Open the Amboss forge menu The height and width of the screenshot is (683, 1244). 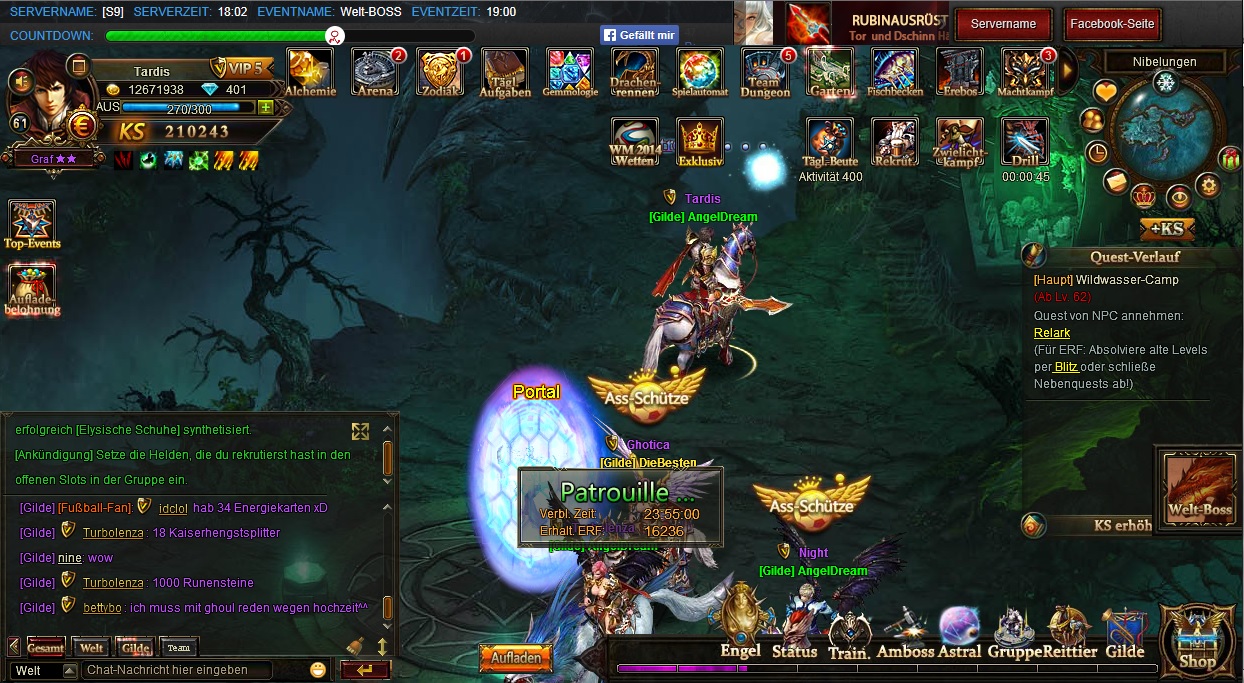click(x=905, y=634)
